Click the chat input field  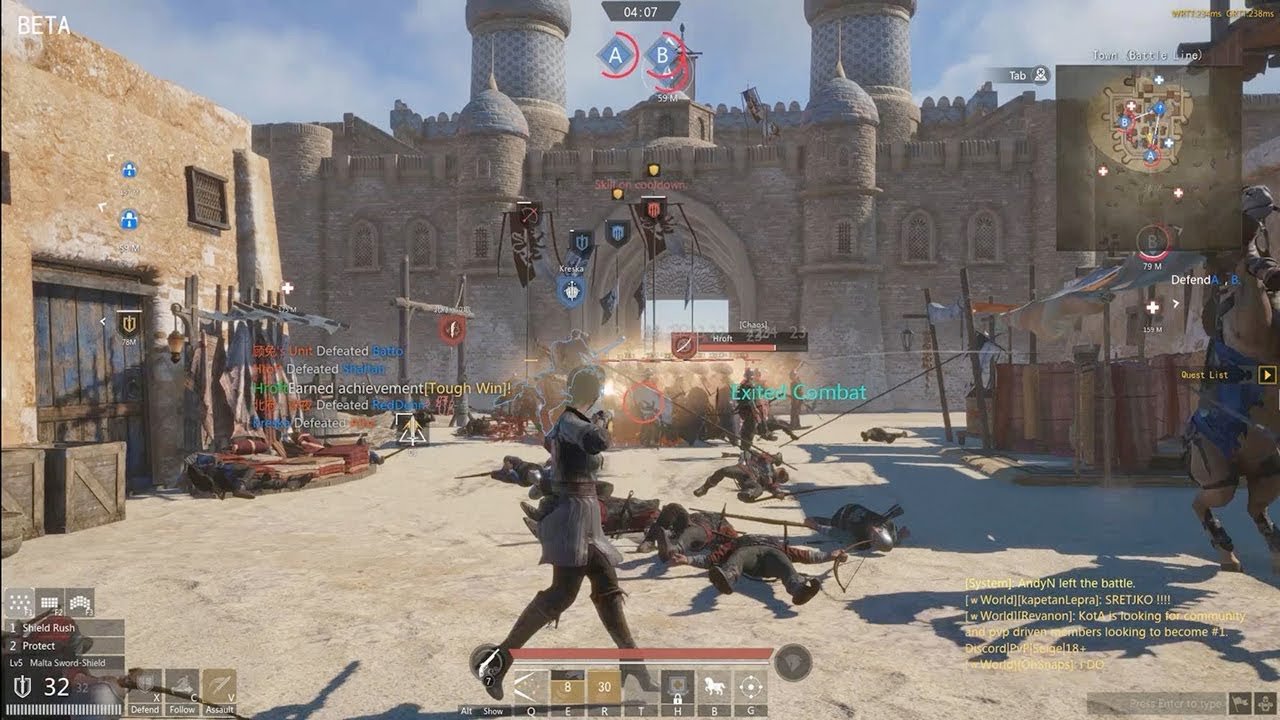click(x=1155, y=704)
